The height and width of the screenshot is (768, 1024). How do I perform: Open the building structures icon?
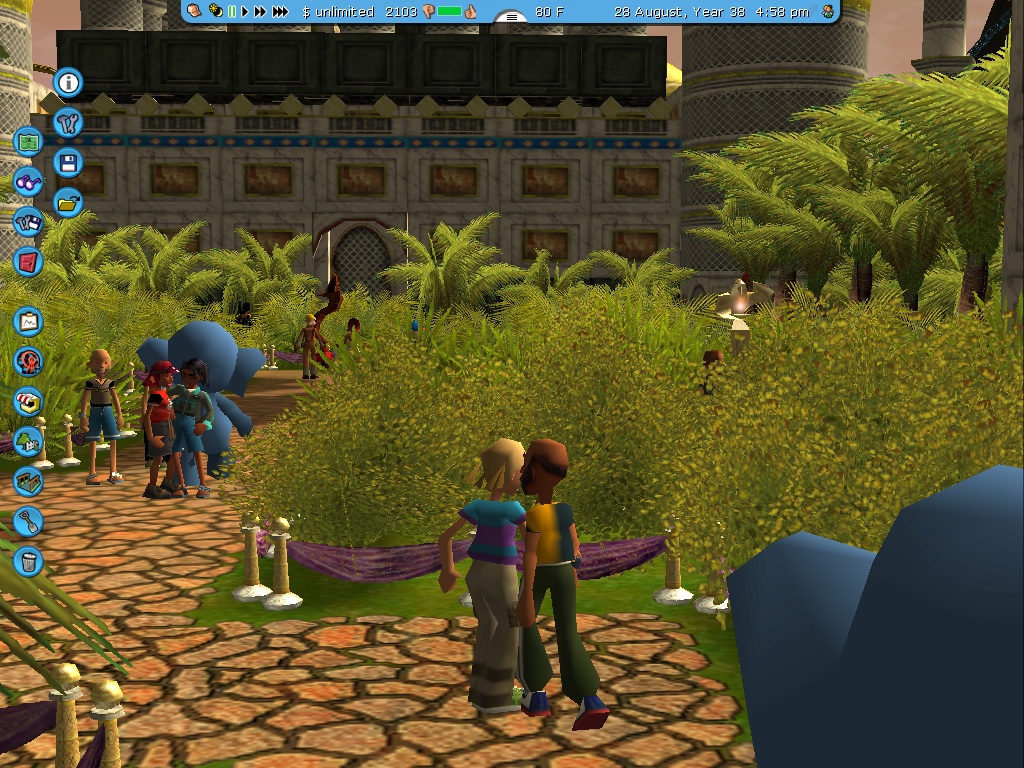(28, 481)
